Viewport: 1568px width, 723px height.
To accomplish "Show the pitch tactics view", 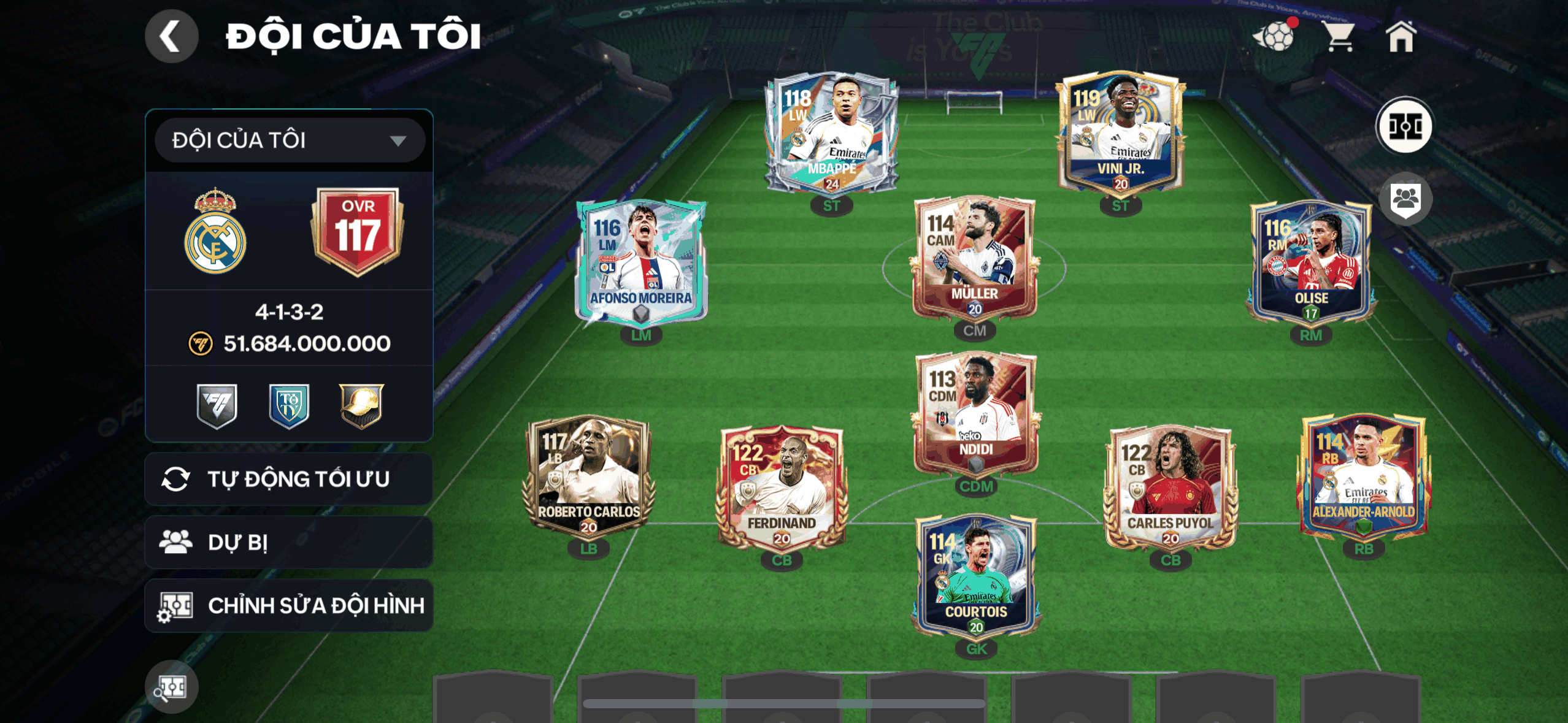I will [1404, 127].
